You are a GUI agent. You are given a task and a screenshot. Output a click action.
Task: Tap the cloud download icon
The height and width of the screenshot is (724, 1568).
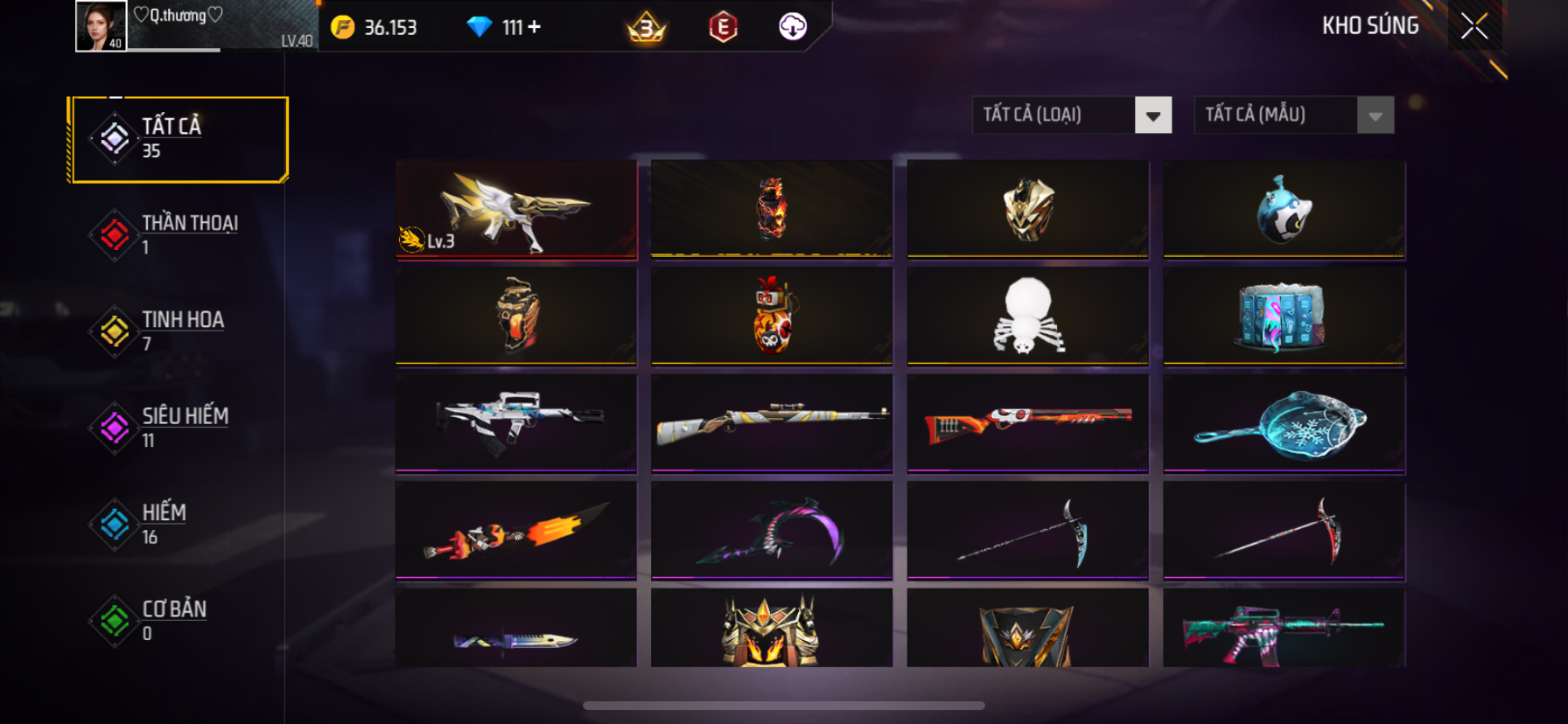[793, 27]
